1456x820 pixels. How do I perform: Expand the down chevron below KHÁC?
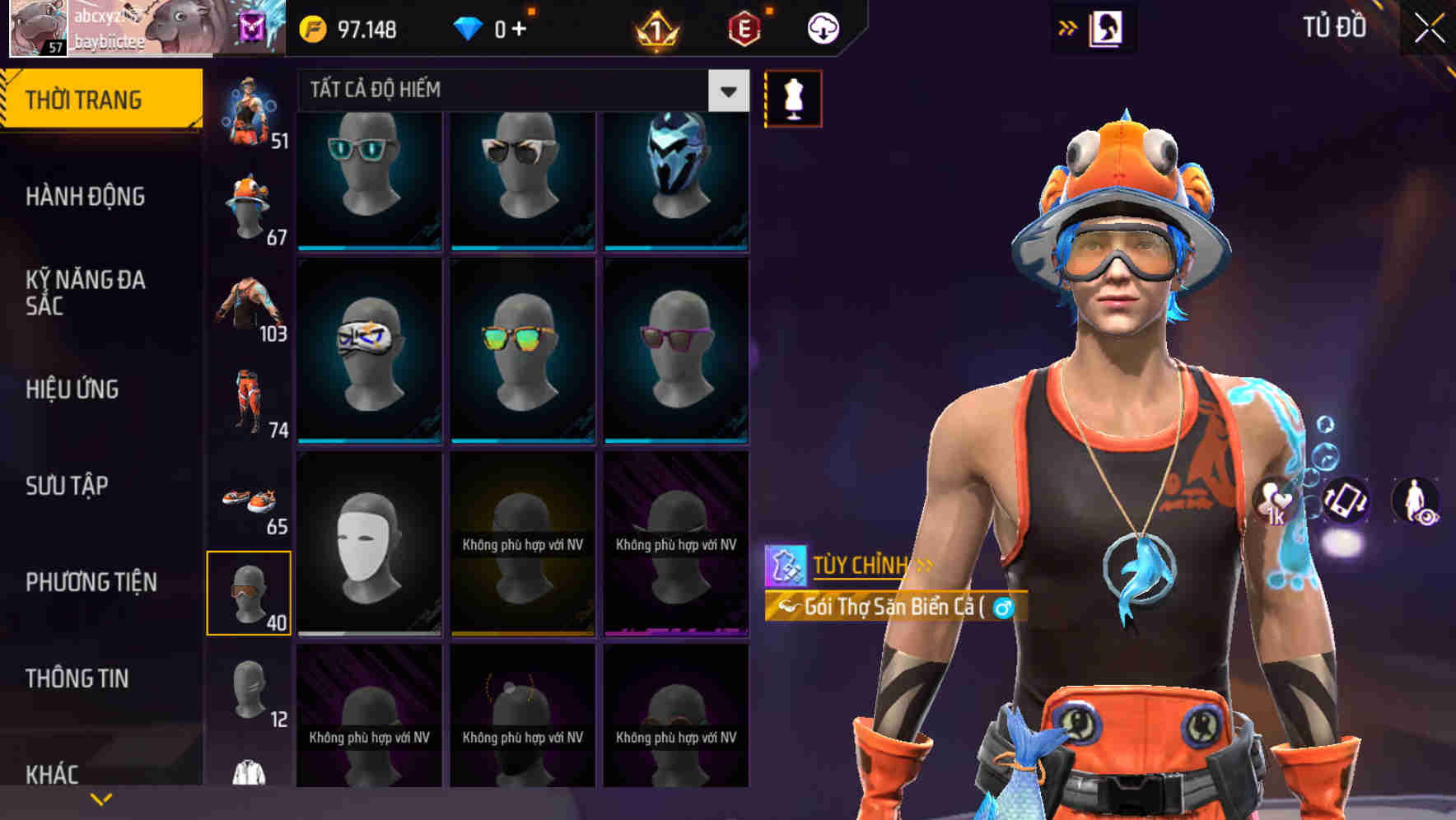click(101, 798)
